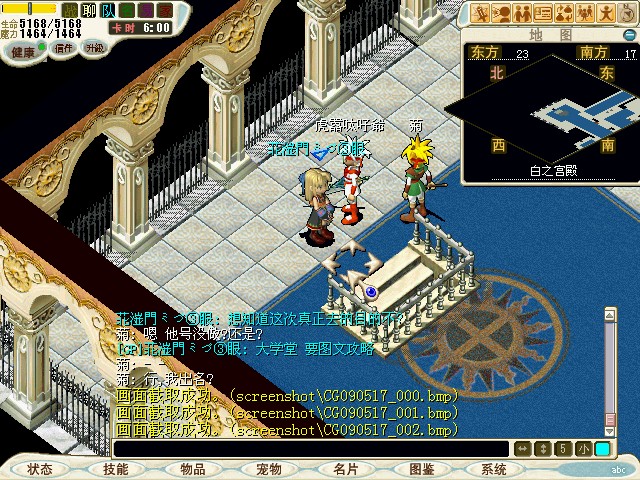640x480 pixels.
Task: Toggle the 聊 chat mode icon
Action: (87, 10)
